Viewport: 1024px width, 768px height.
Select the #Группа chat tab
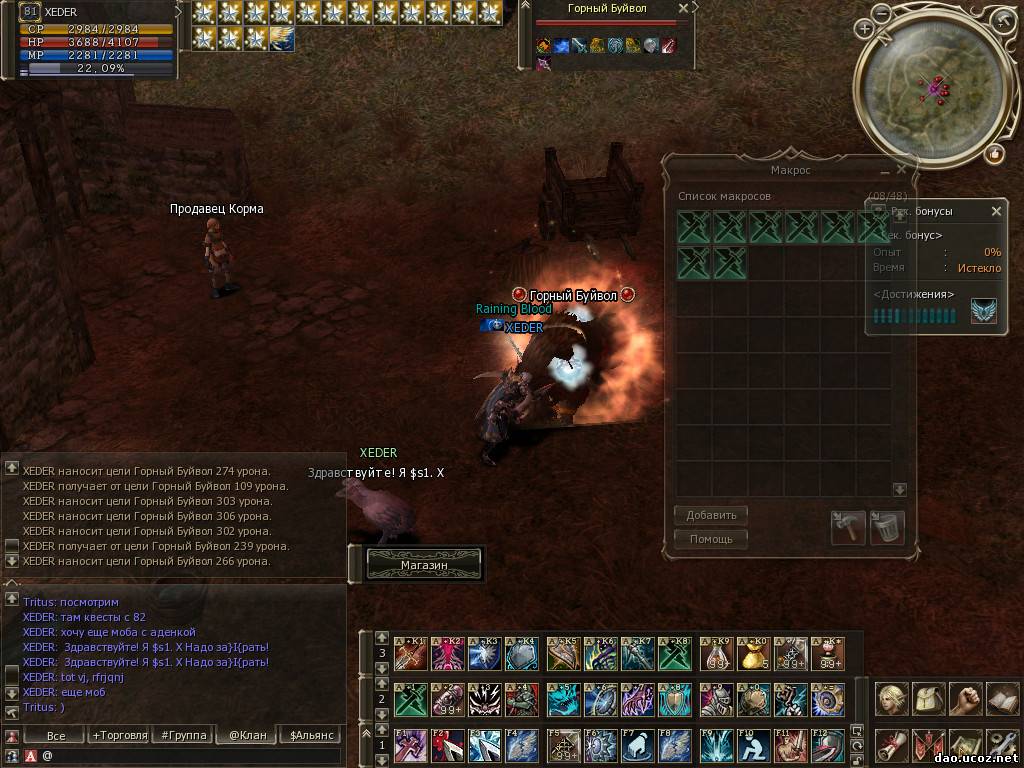click(x=182, y=735)
